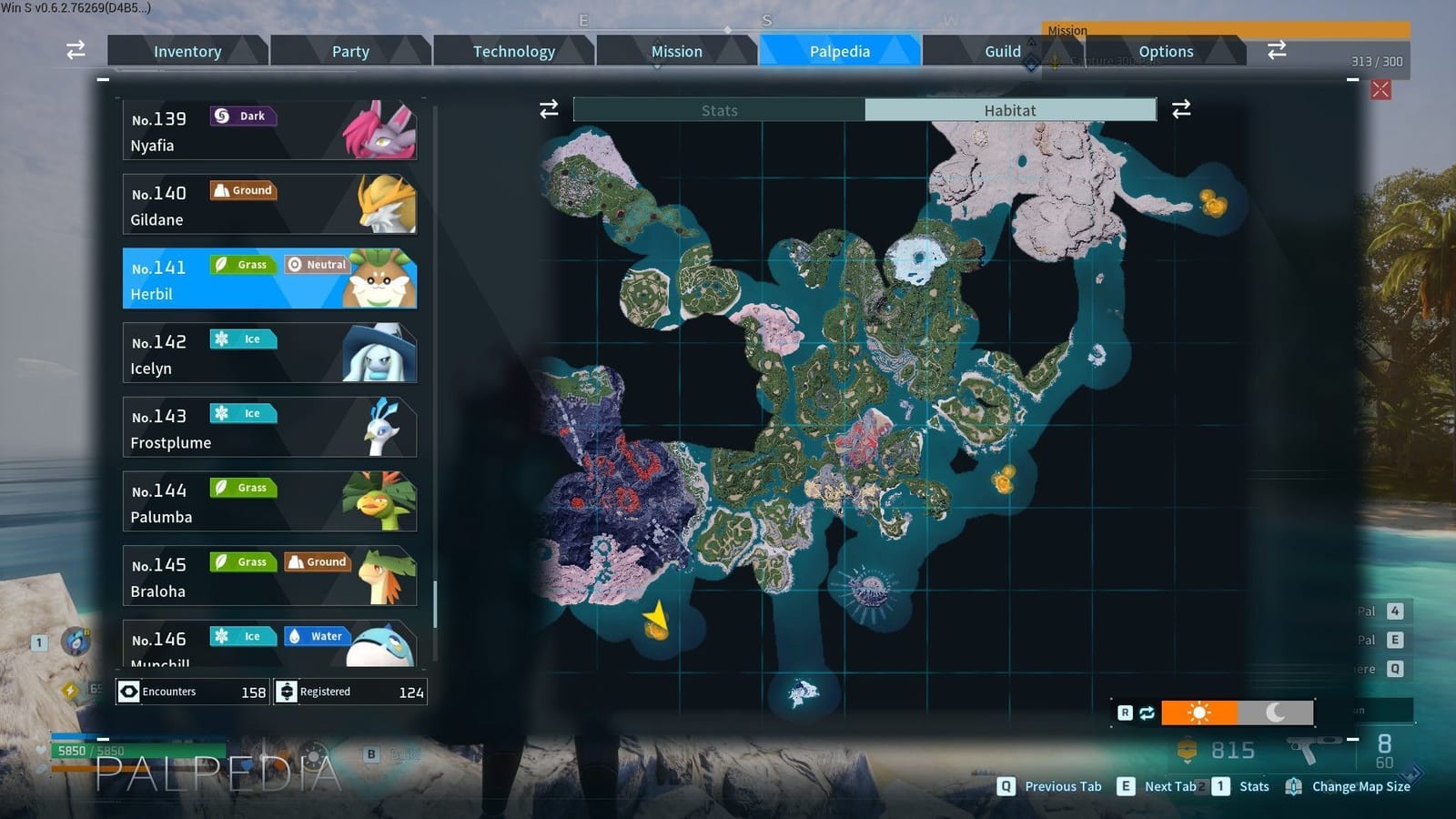Image resolution: width=1456 pixels, height=819 pixels.
Task: Select the Ground type badge on Gildane
Action: (242, 190)
